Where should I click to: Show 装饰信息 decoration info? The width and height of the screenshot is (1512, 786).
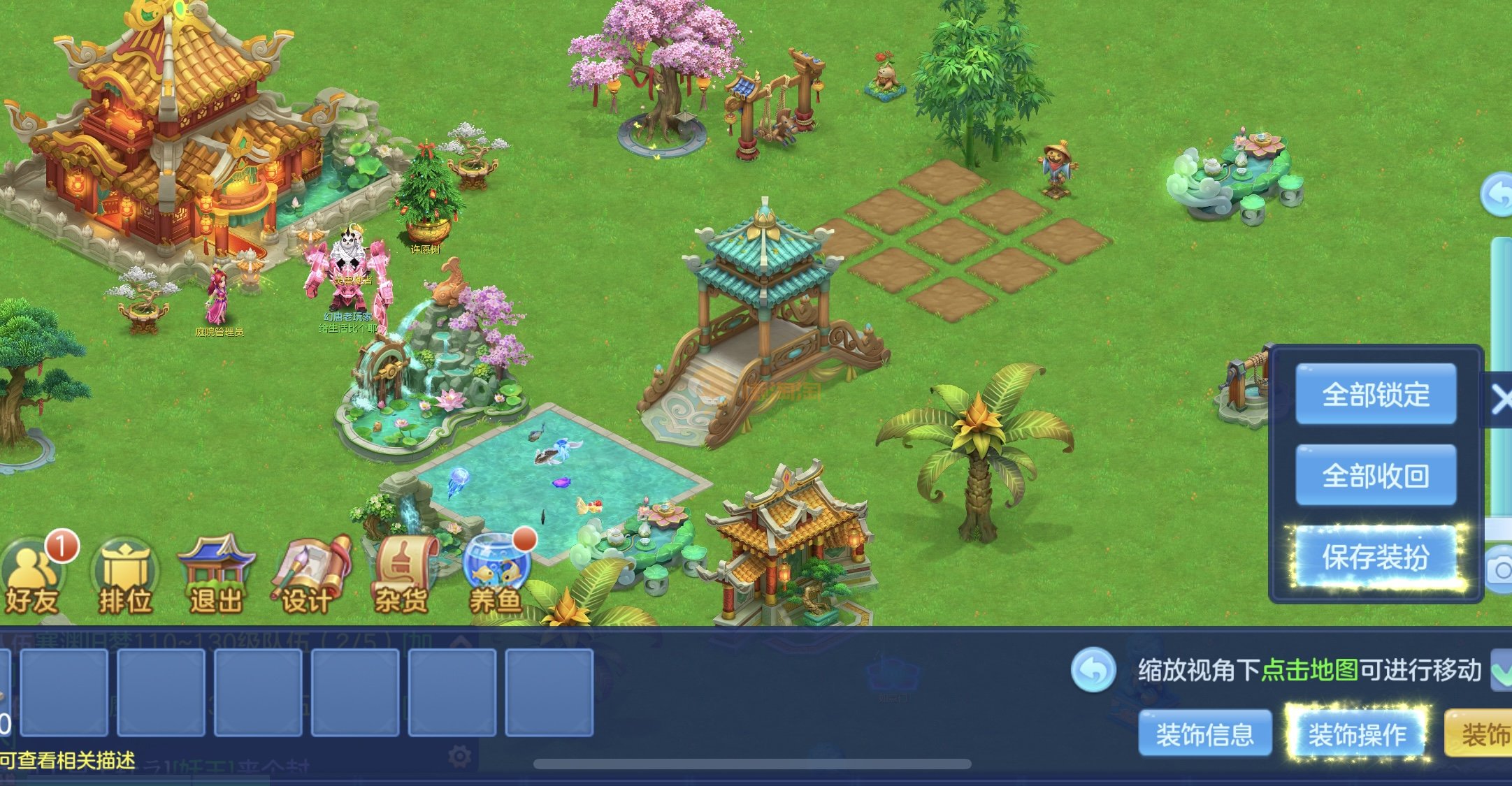click(1204, 734)
